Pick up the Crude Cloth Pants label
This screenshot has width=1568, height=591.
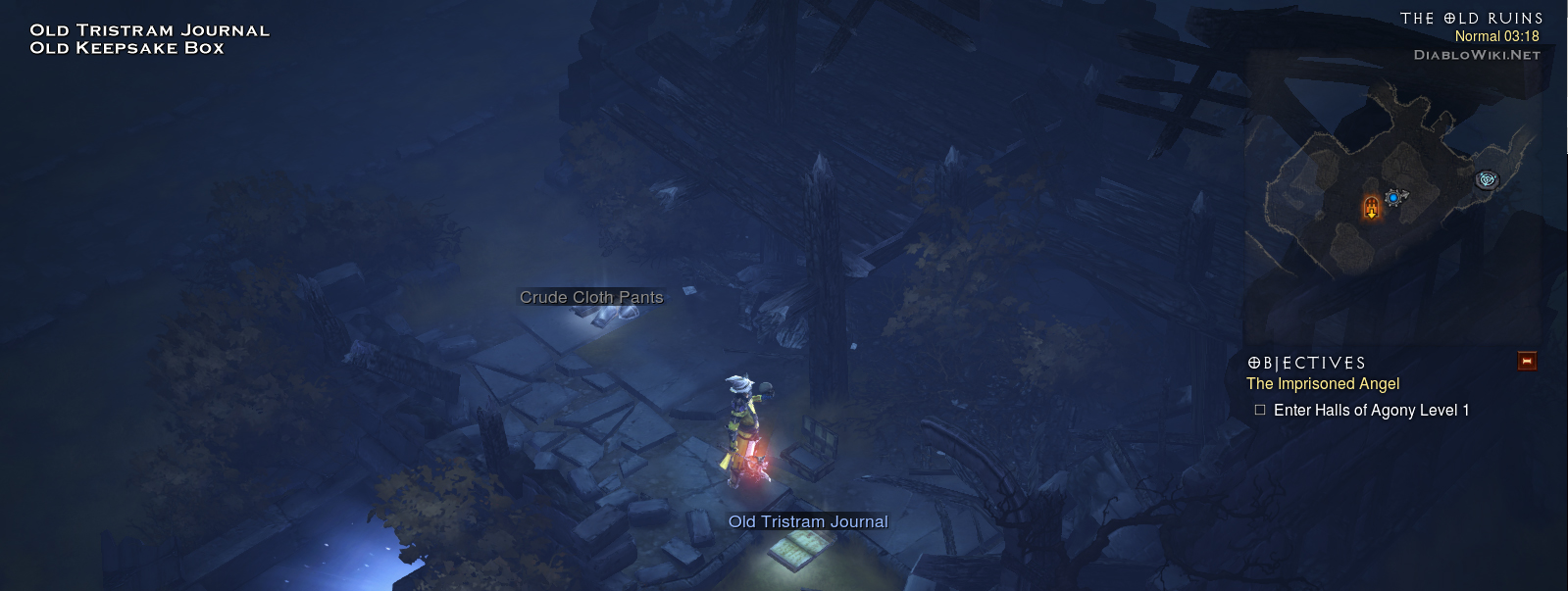coord(591,297)
